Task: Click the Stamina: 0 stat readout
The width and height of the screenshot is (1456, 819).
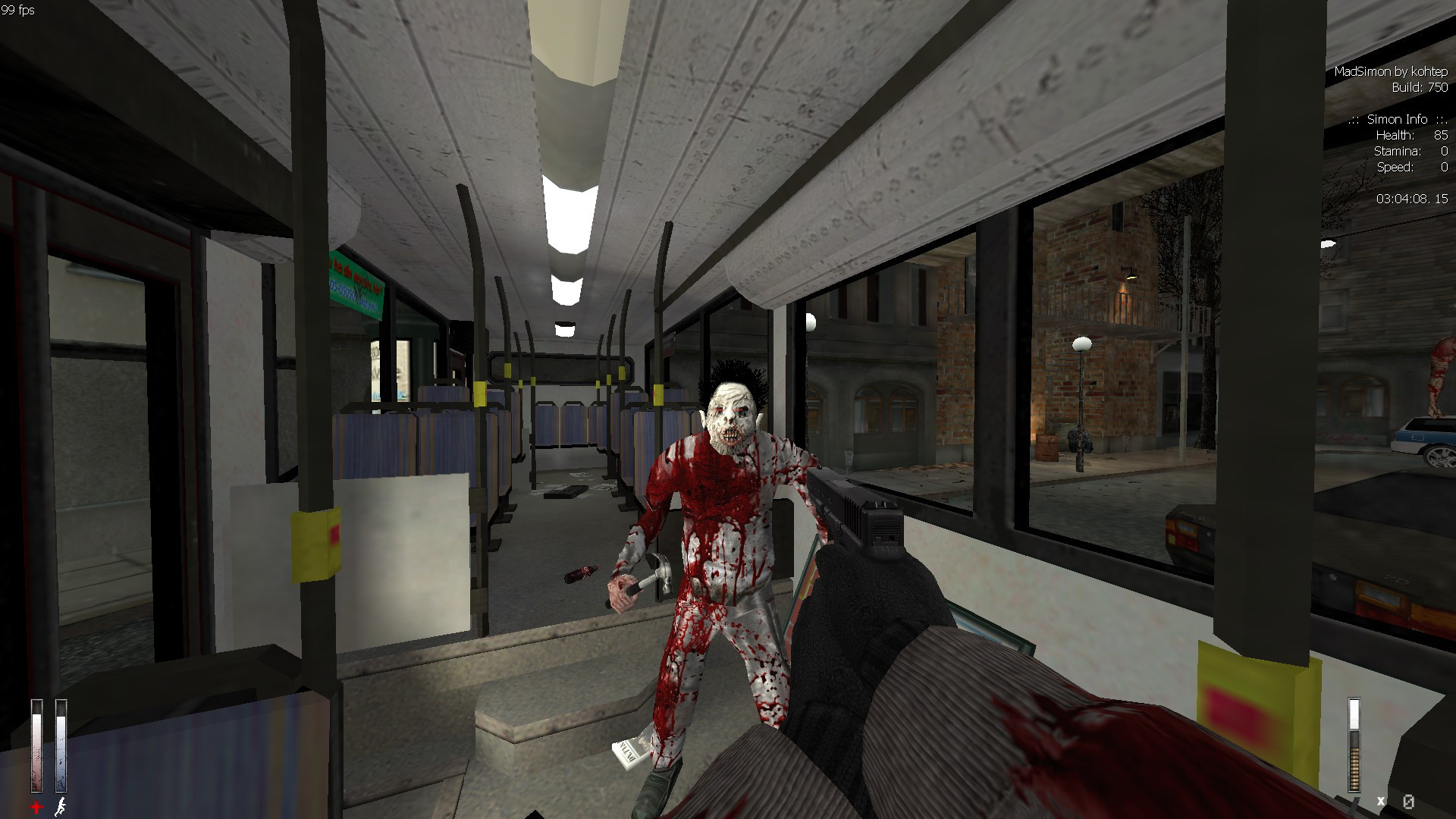Action: click(x=1411, y=151)
